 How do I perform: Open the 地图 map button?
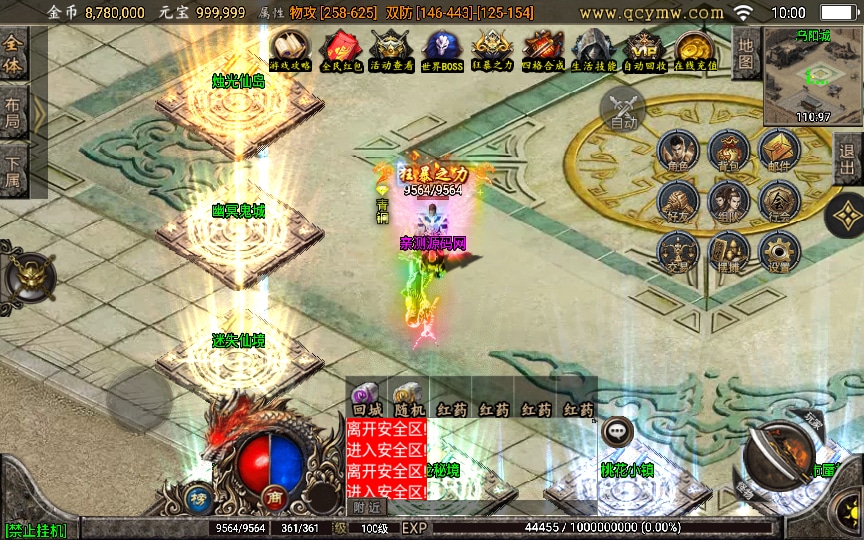click(x=744, y=53)
